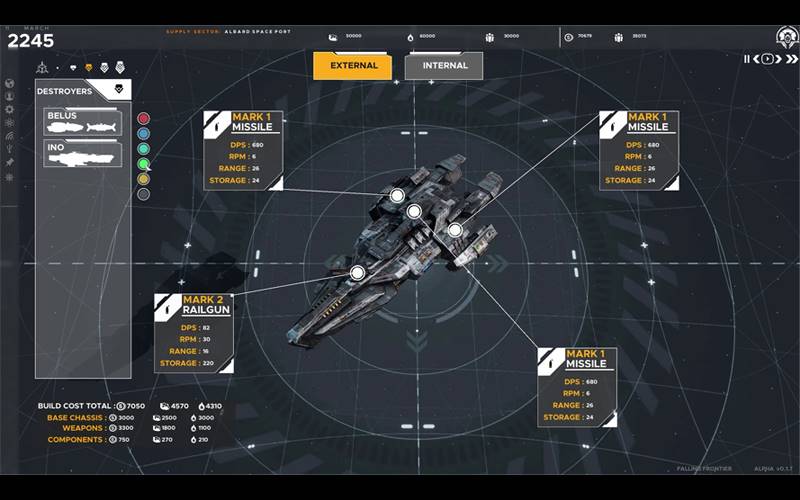Pick the dark grey color swatch

point(144,193)
